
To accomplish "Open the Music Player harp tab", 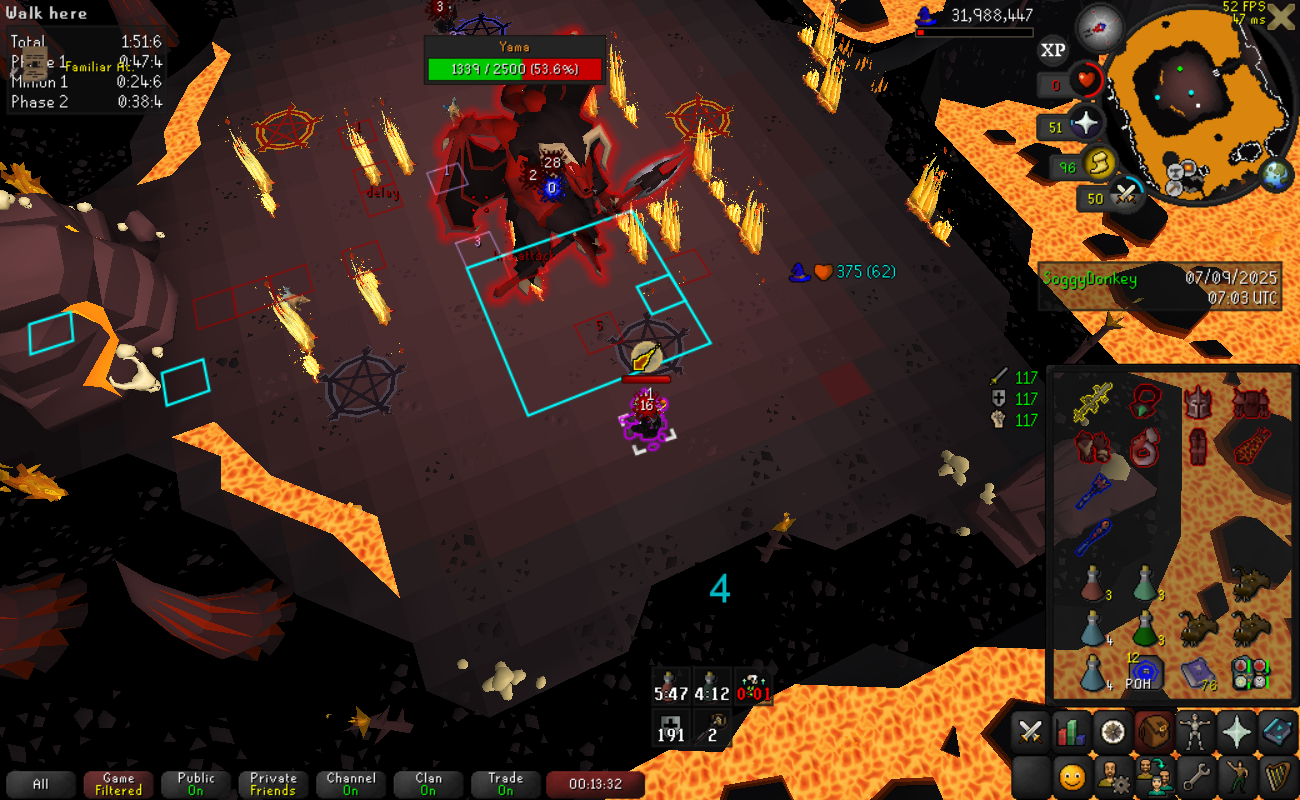I will (1277, 775).
